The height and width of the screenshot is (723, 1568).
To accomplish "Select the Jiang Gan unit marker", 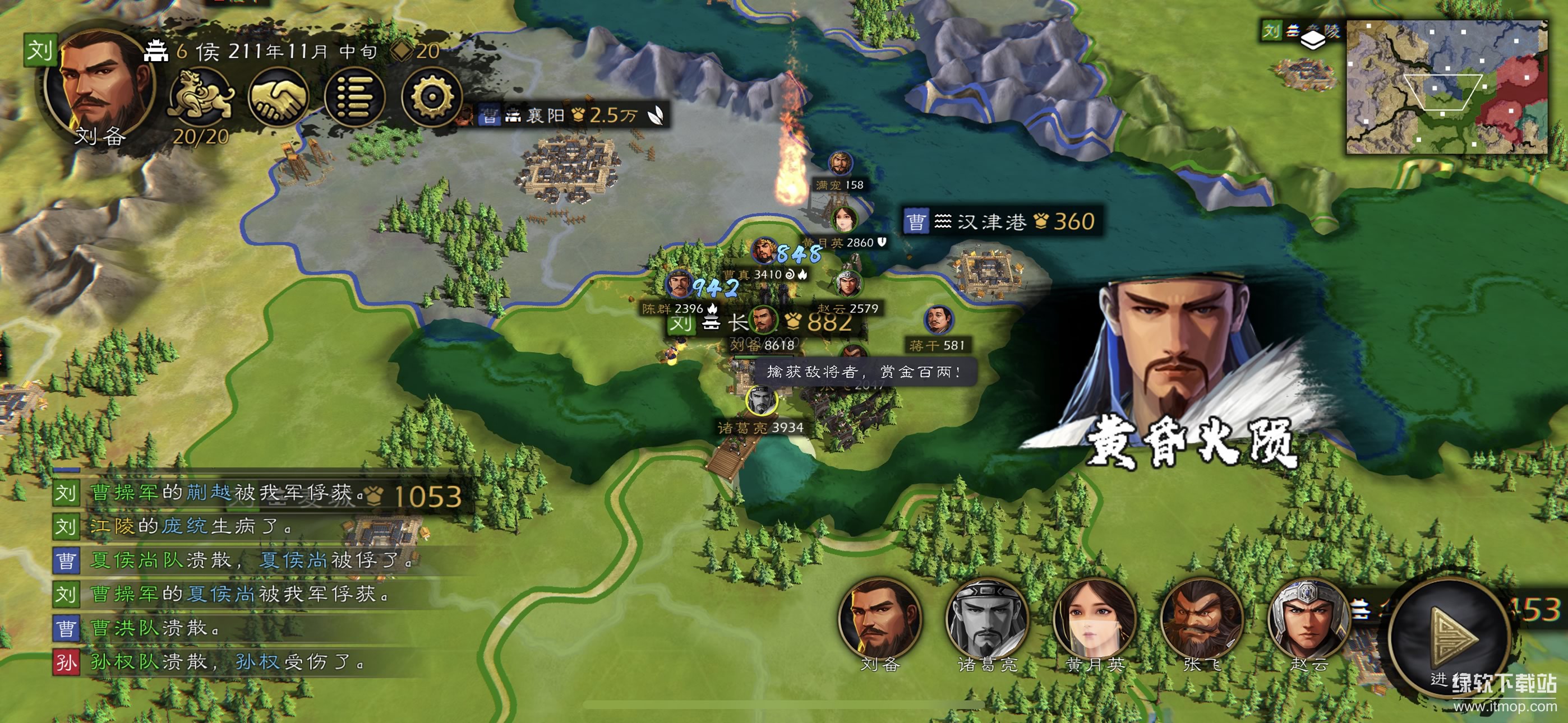I will [938, 321].
